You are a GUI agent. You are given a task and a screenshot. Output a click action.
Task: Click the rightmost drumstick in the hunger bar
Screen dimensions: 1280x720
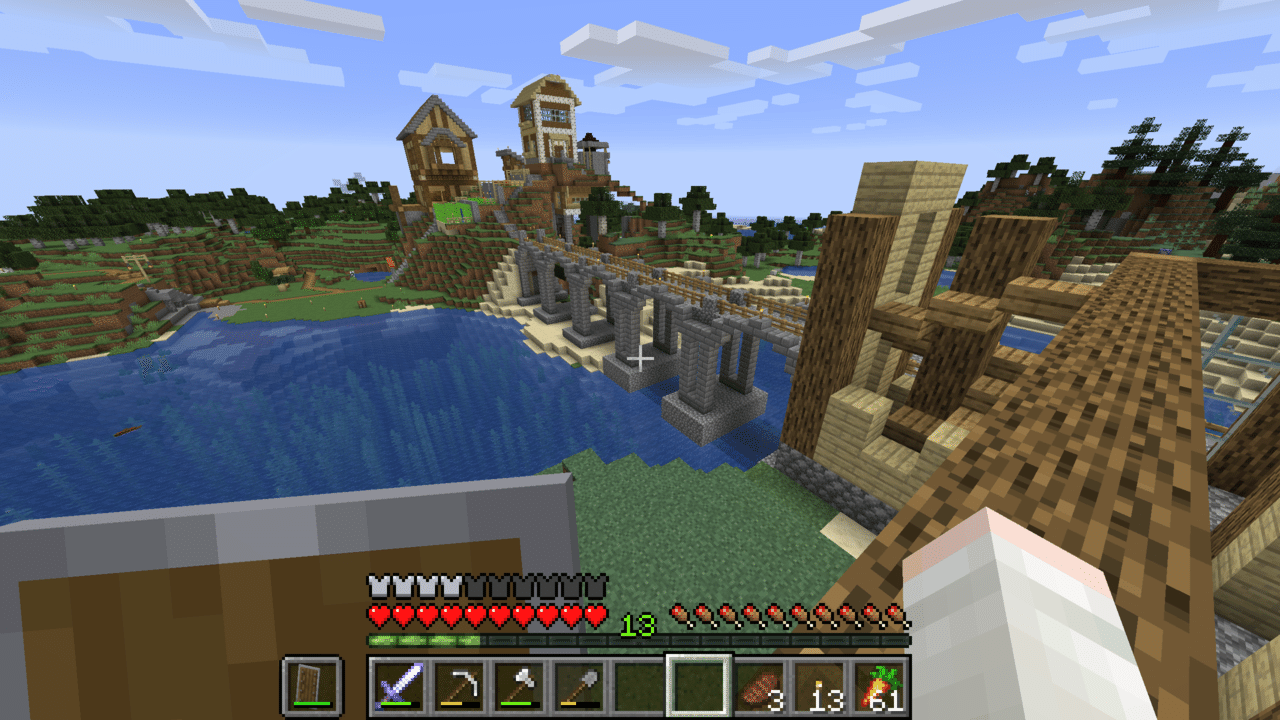[892, 614]
